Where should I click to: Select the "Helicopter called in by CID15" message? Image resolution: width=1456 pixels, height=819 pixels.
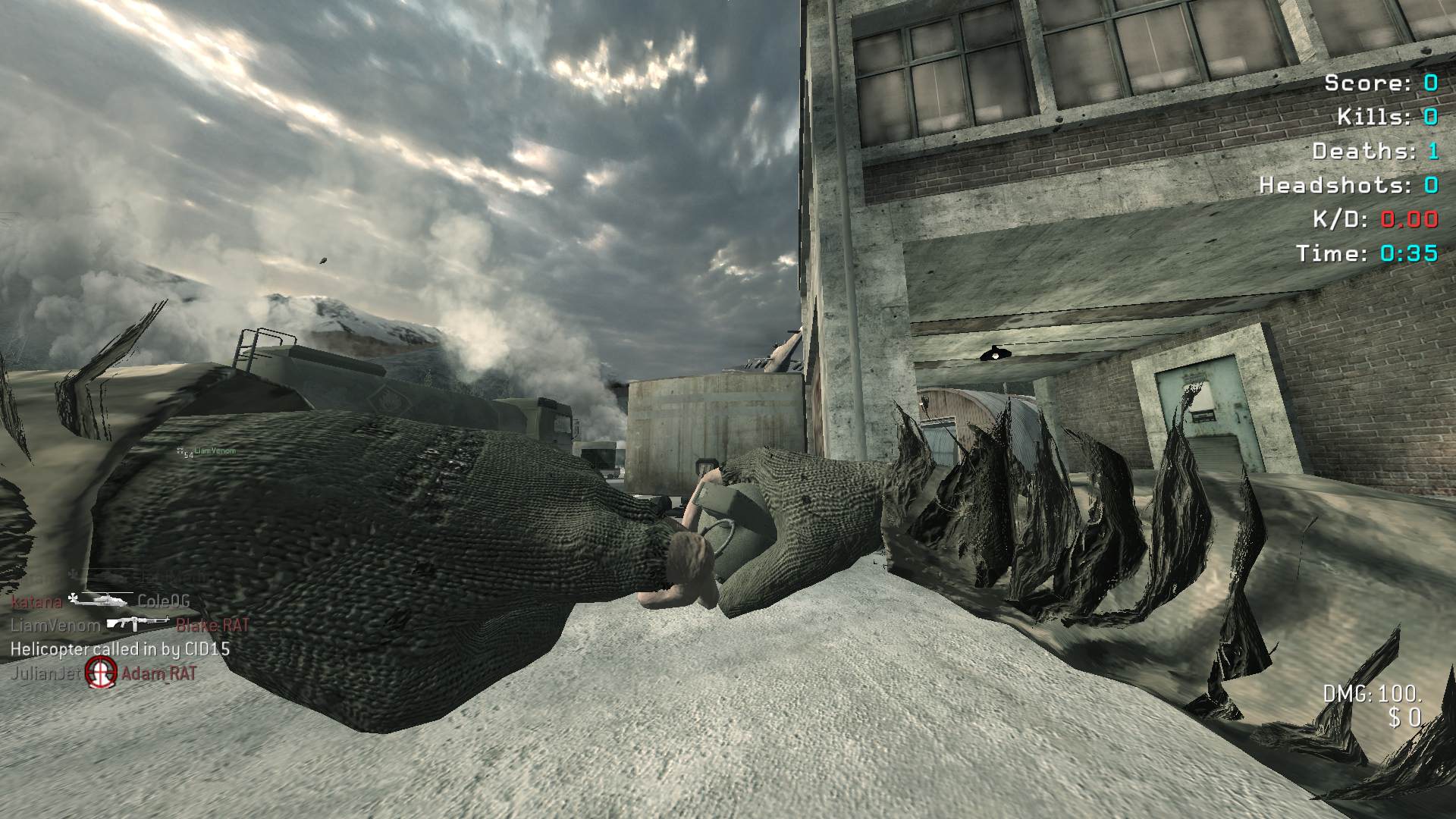click(120, 649)
